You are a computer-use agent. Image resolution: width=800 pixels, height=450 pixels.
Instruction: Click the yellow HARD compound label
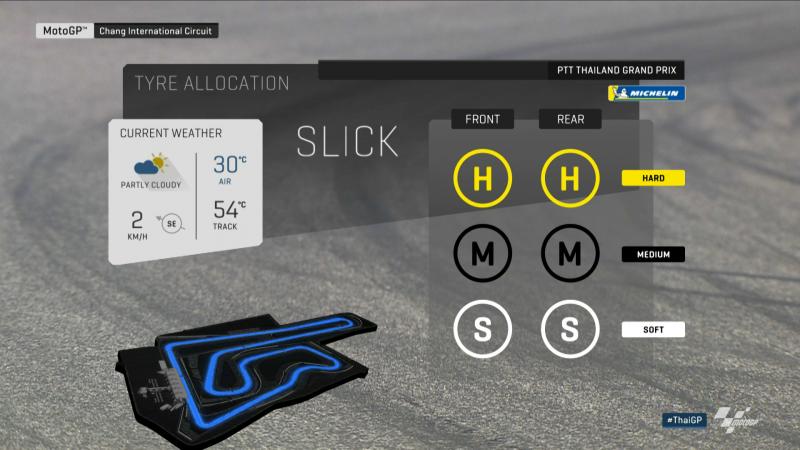652,179
